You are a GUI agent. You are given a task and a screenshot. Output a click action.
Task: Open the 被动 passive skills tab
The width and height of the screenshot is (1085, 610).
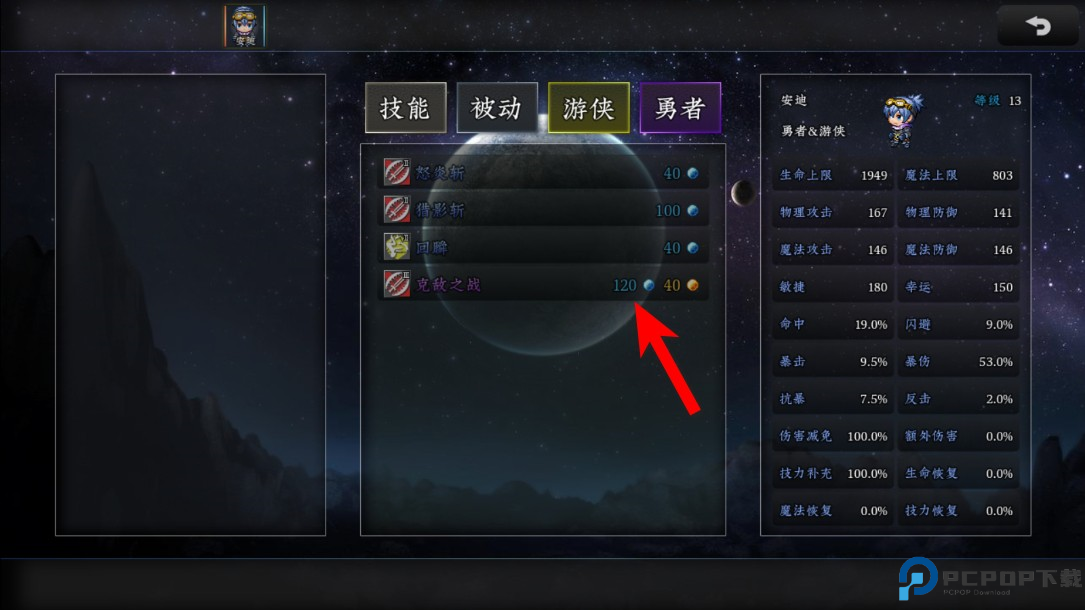tap(497, 108)
